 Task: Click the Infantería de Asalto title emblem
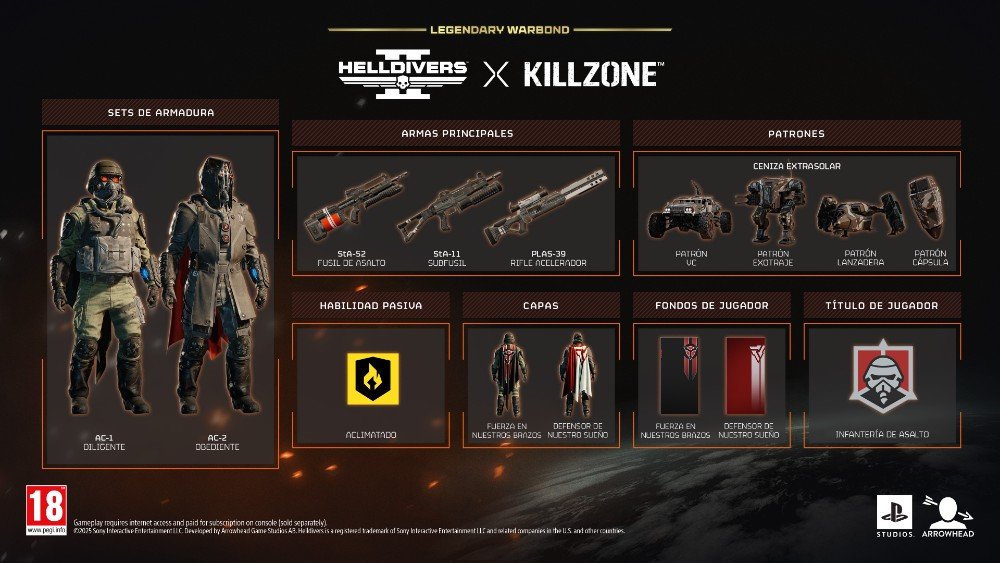[883, 378]
